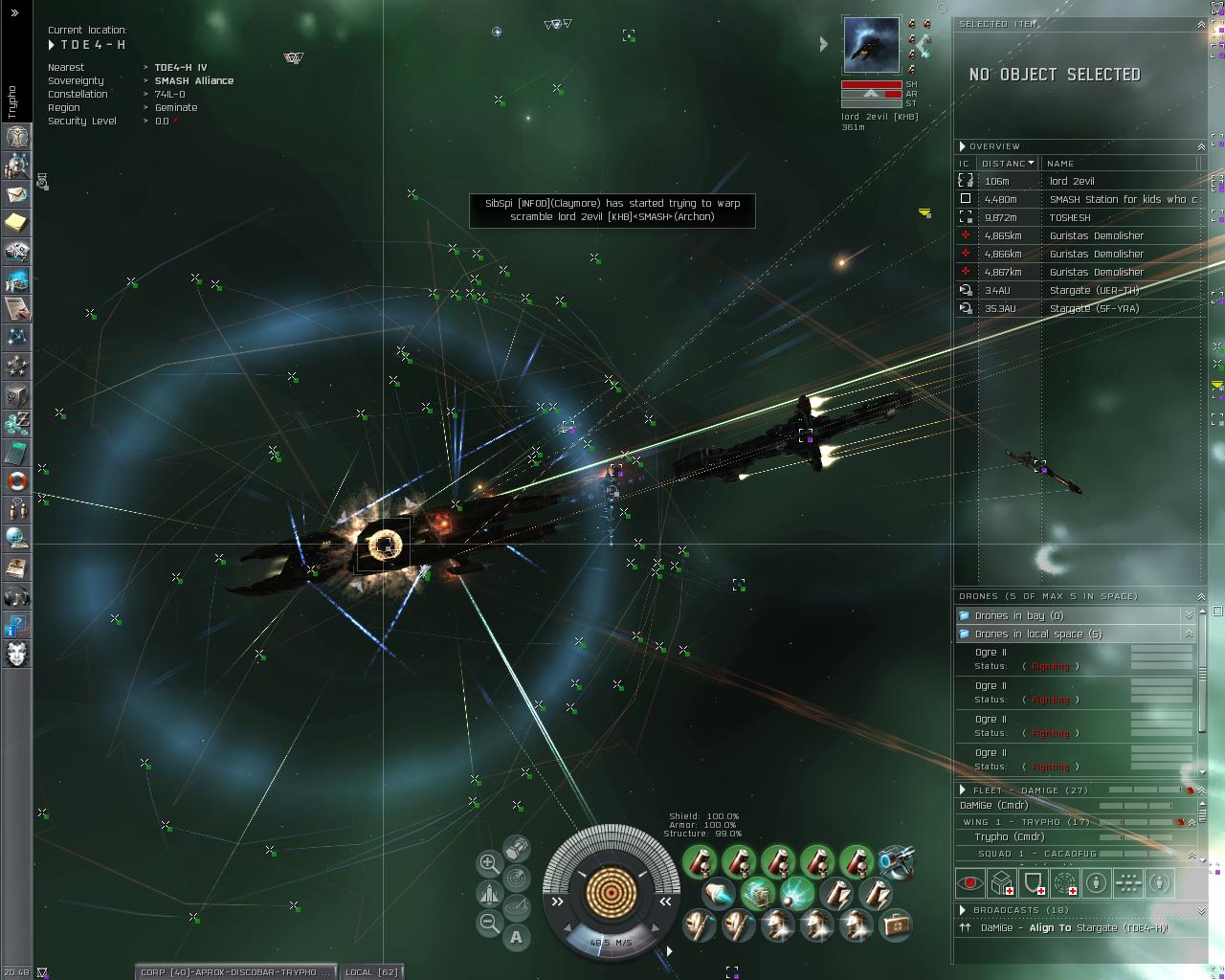
Task: Open the calculator from the sidebar
Action: point(17,453)
